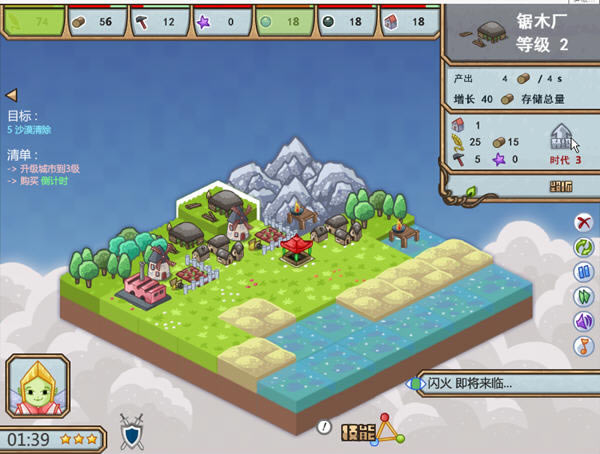Click the small clock icon below the island
Viewport: 600px width, 454px height.
(x=323, y=426)
